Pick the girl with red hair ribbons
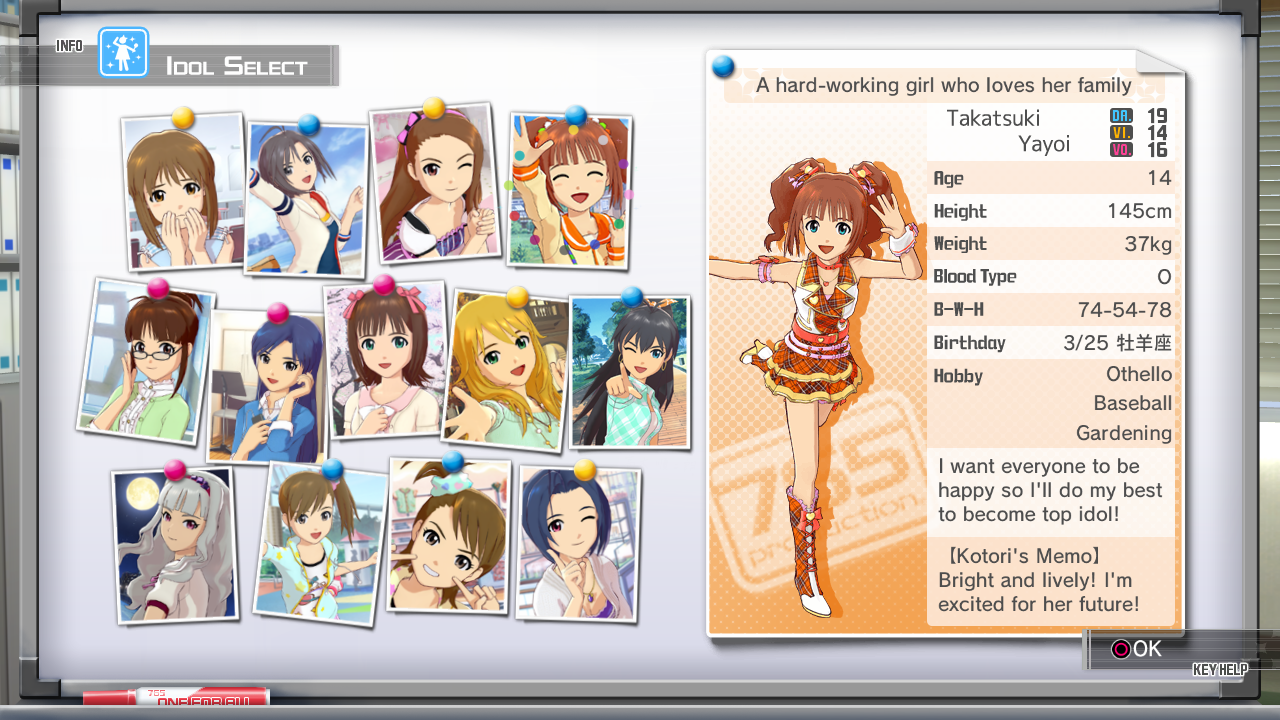The height and width of the screenshot is (720, 1280). coord(386,362)
